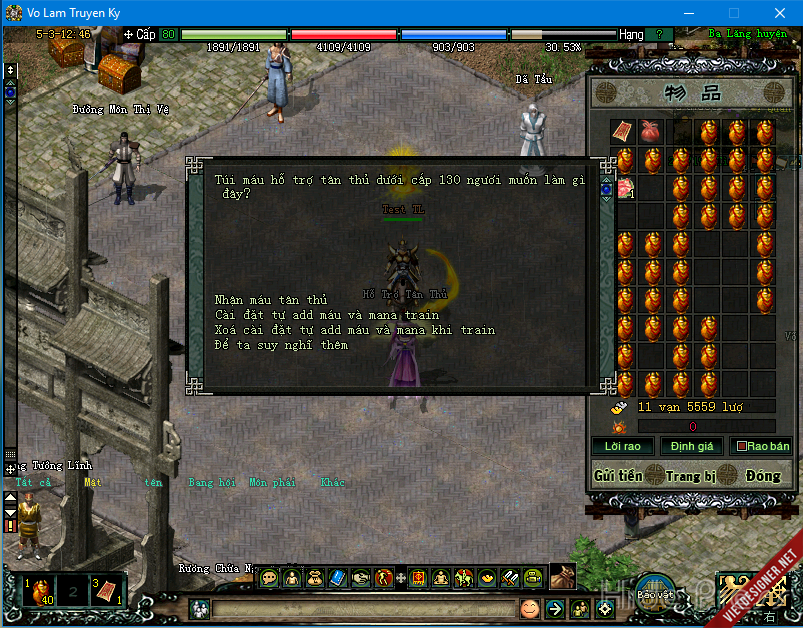Click the Lời rao button
The image size is (803, 628).
(622, 446)
